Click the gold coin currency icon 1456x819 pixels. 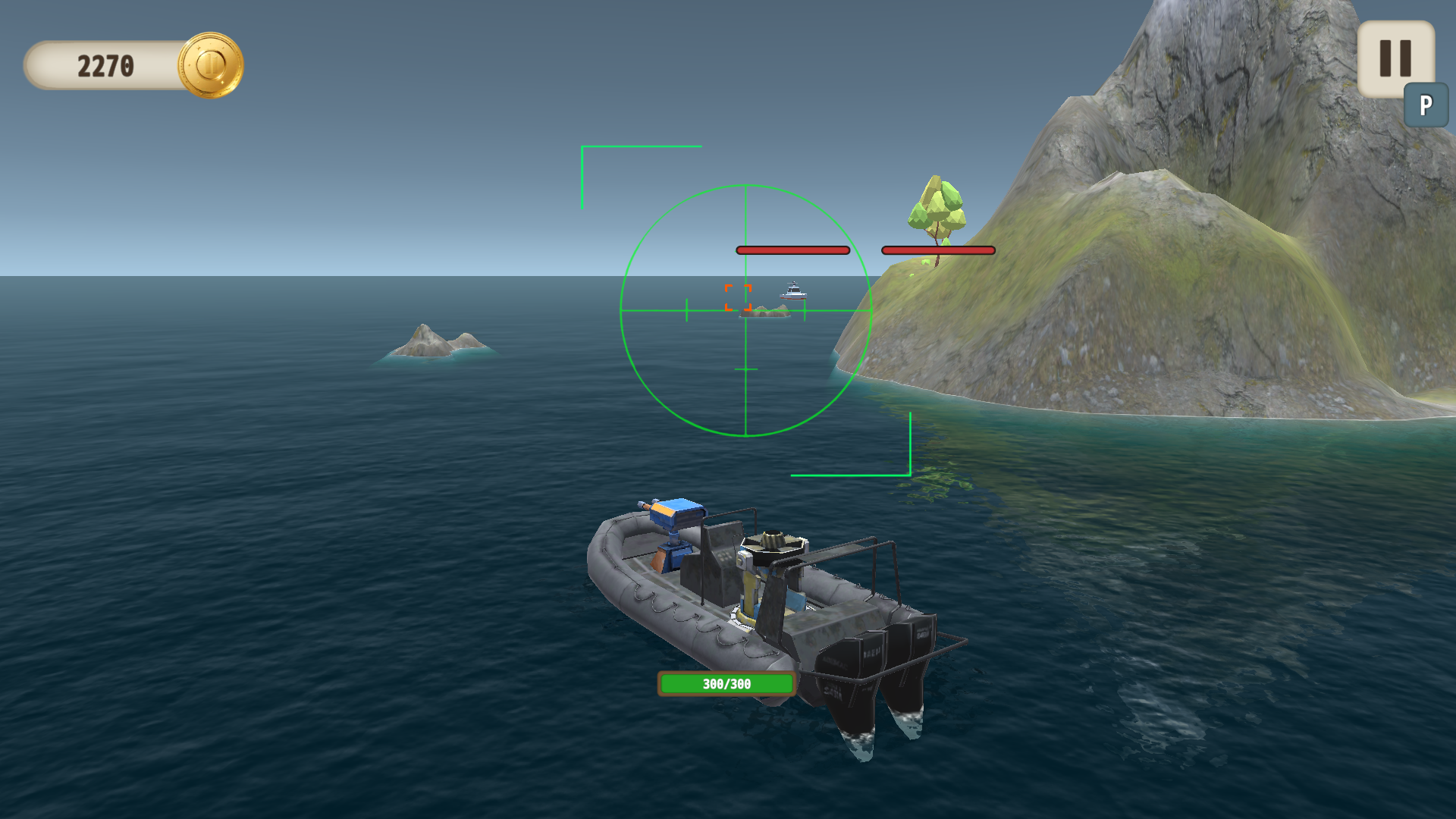coord(210,65)
